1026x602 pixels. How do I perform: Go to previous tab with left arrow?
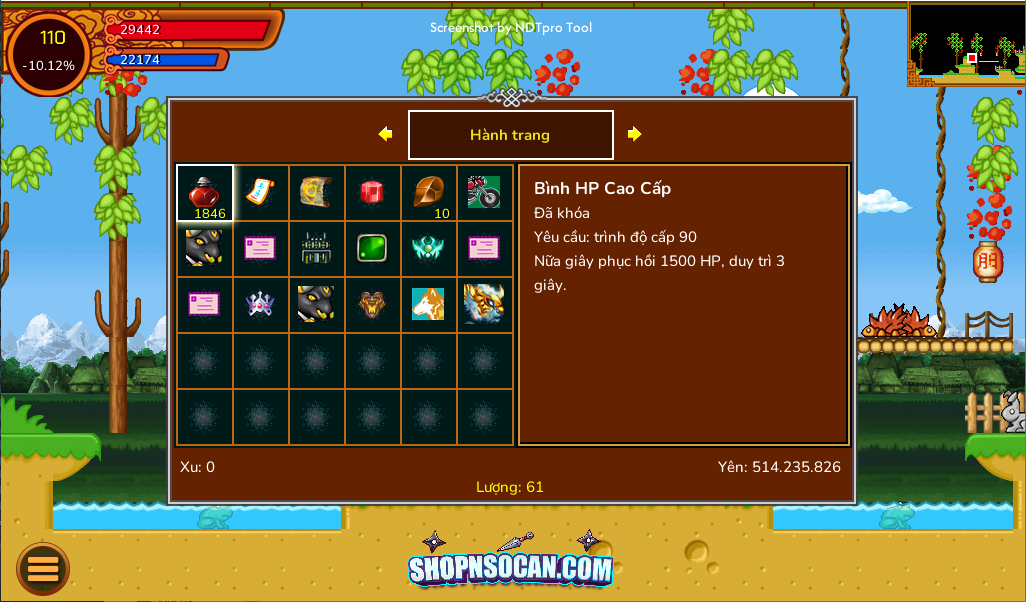(x=385, y=134)
